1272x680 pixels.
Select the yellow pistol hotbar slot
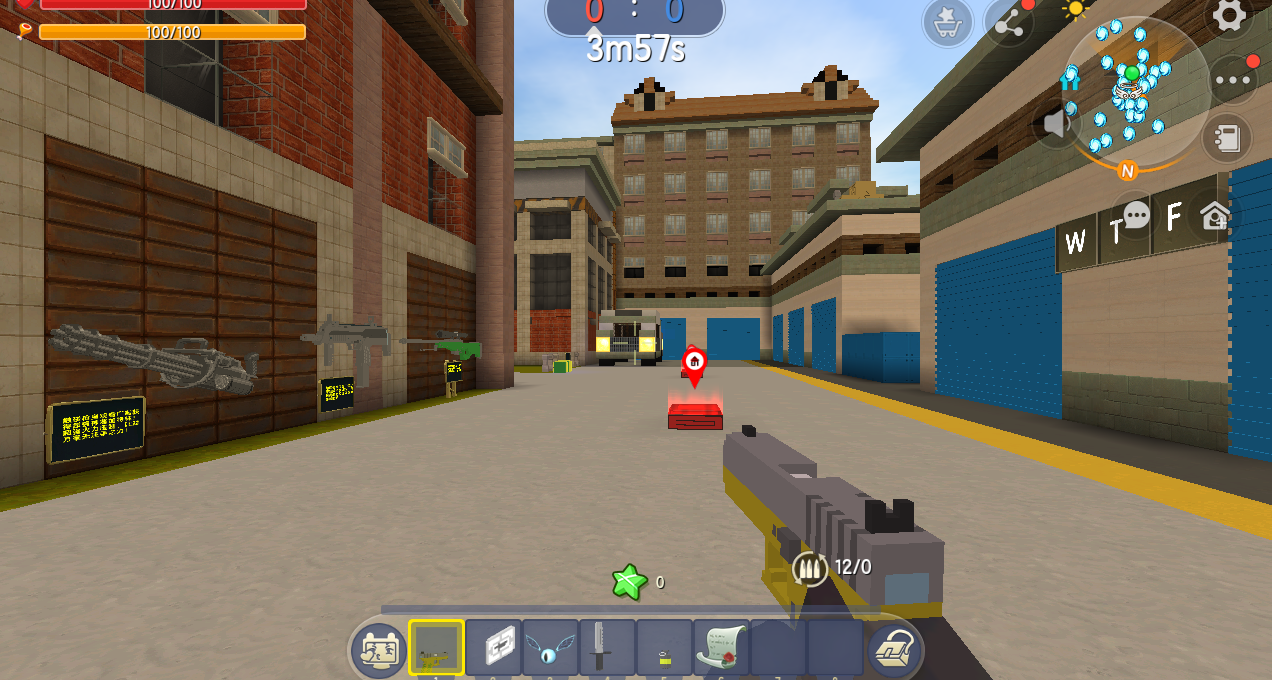[436, 648]
